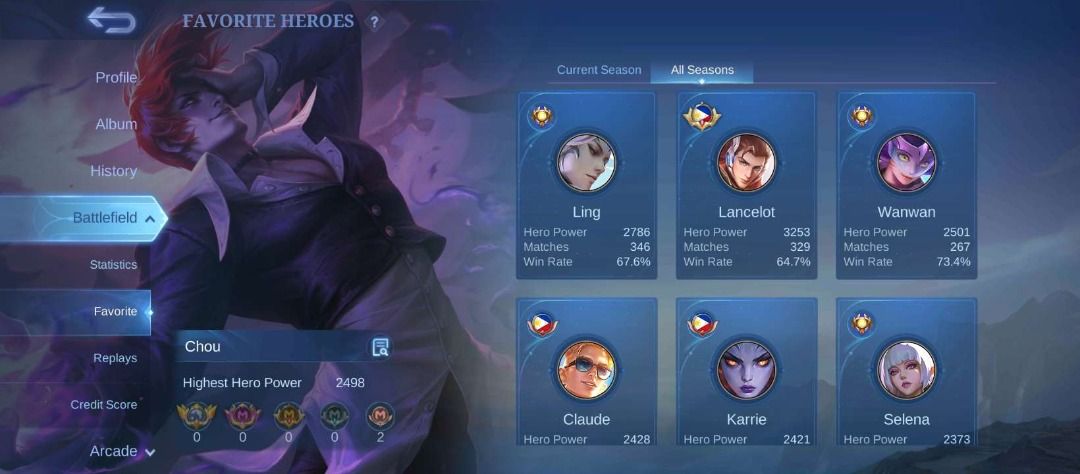Expand the Arcade menu
The image size is (1080, 474).
pyautogui.click(x=122, y=451)
